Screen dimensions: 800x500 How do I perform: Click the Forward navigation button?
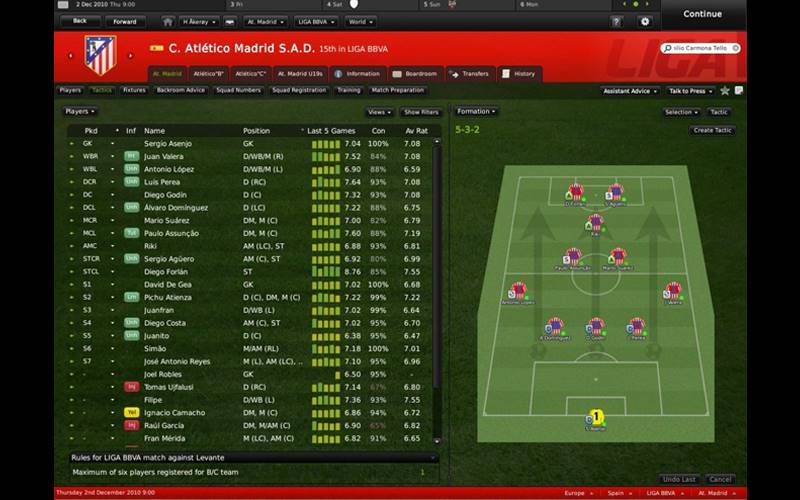click(x=125, y=20)
